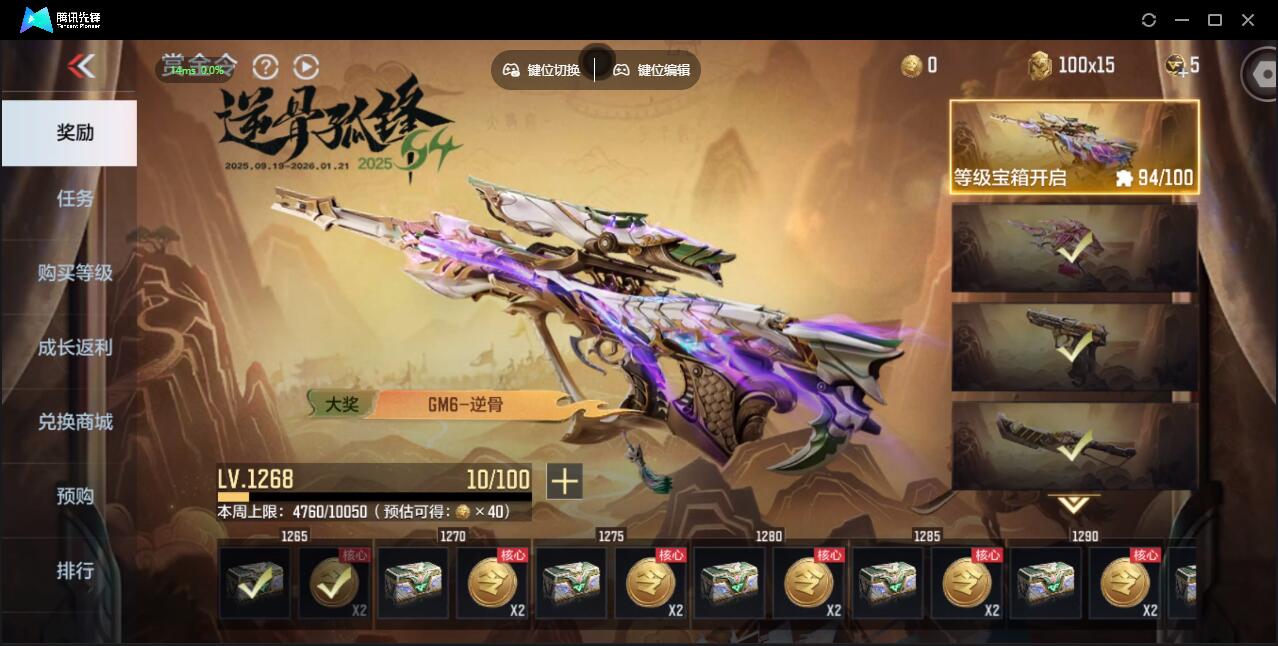Open the 任务 missions tab

pos(74,198)
